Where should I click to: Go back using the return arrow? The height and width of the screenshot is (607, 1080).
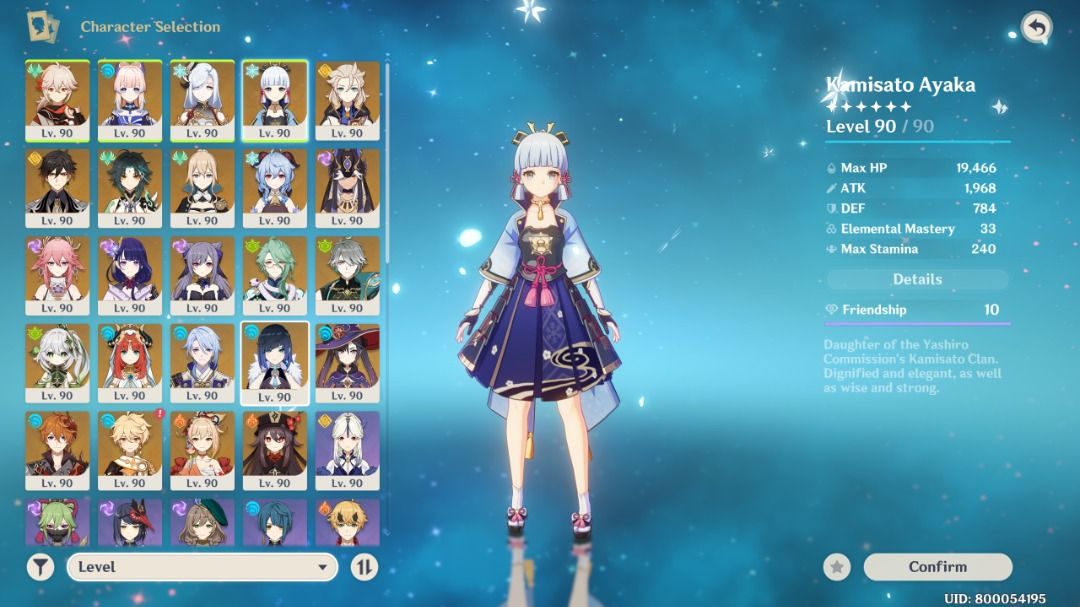[1036, 28]
